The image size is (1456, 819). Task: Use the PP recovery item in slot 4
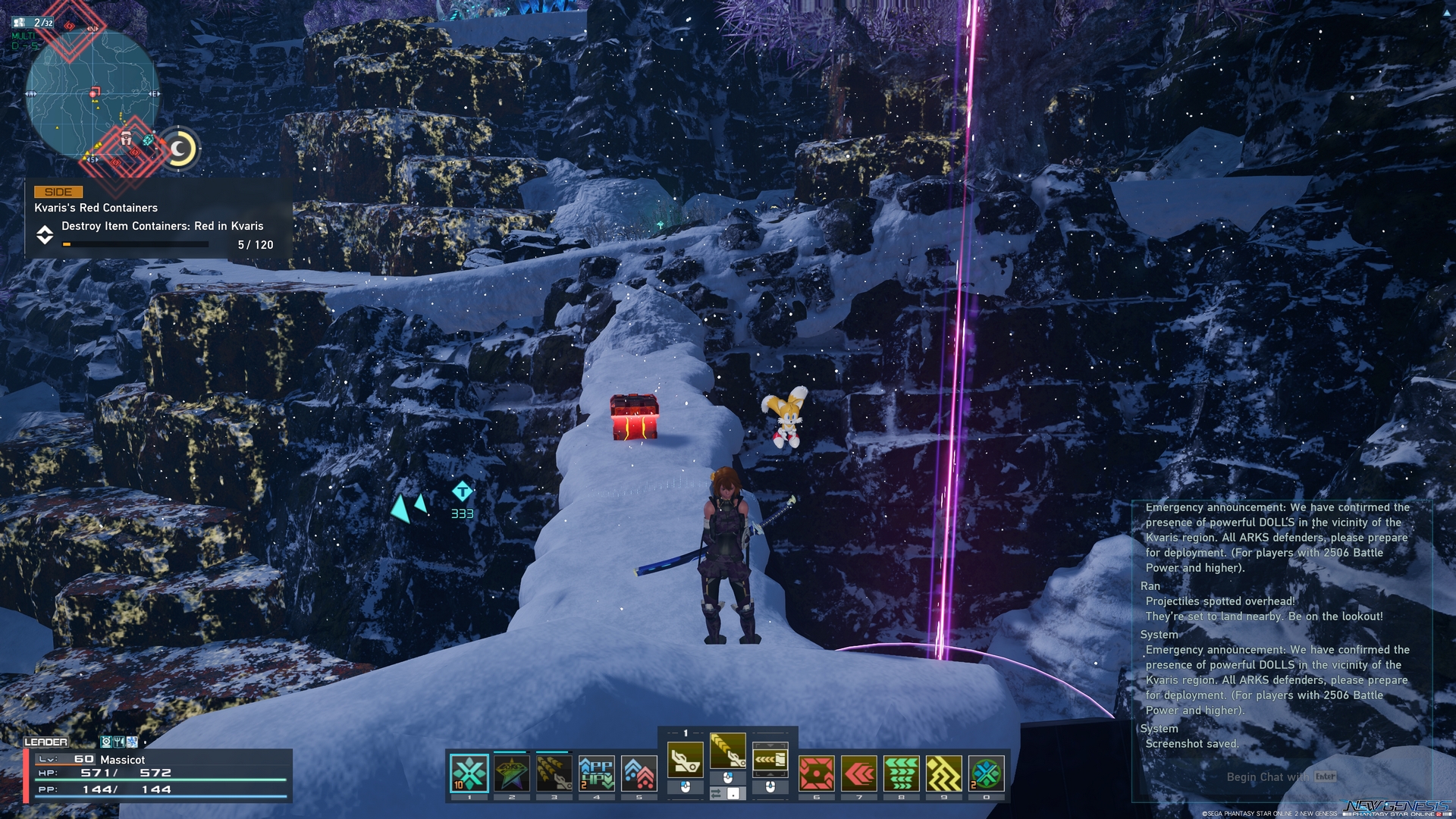(x=596, y=771)
